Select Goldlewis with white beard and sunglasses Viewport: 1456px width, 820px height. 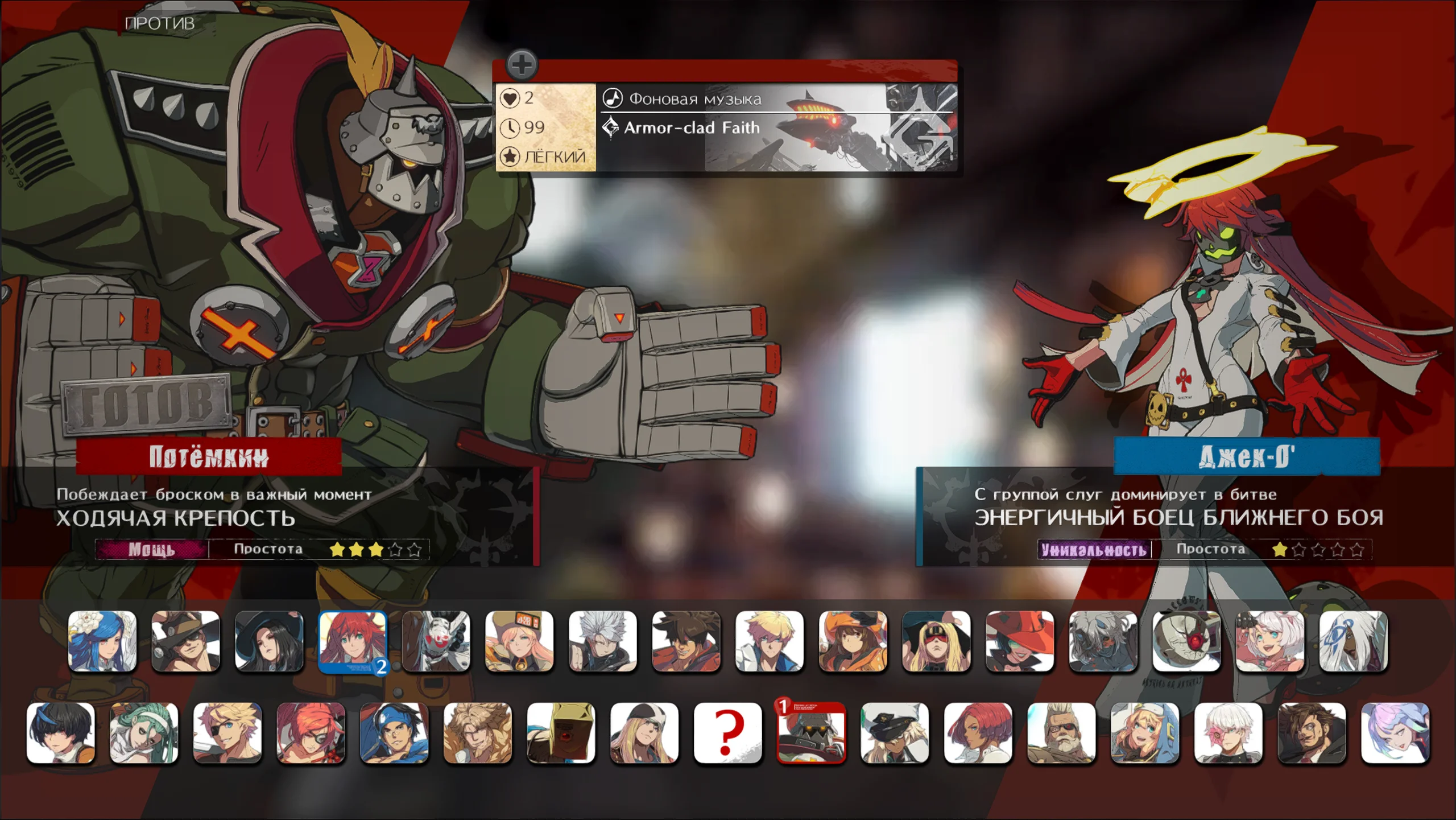(x=1061, y=732)
